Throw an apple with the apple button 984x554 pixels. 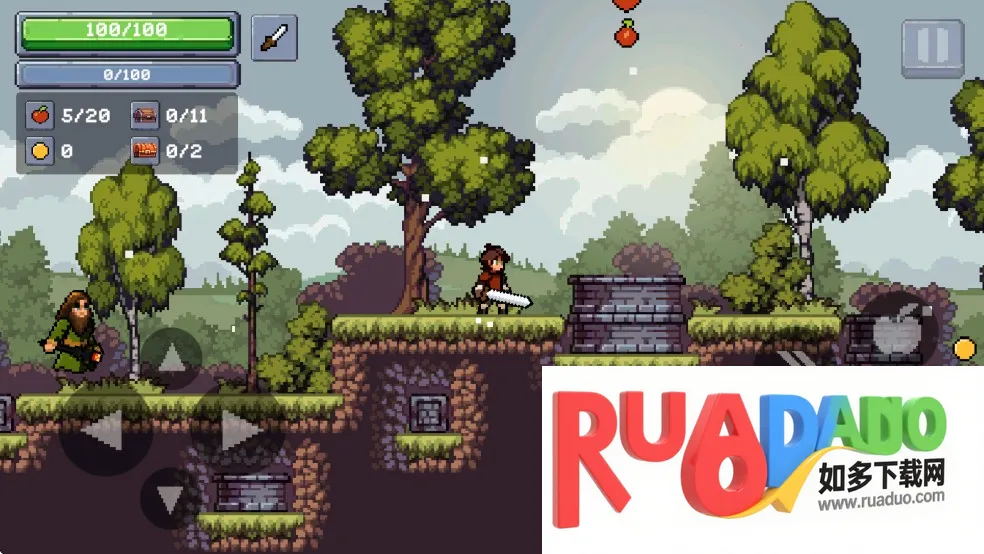(896, 329)
